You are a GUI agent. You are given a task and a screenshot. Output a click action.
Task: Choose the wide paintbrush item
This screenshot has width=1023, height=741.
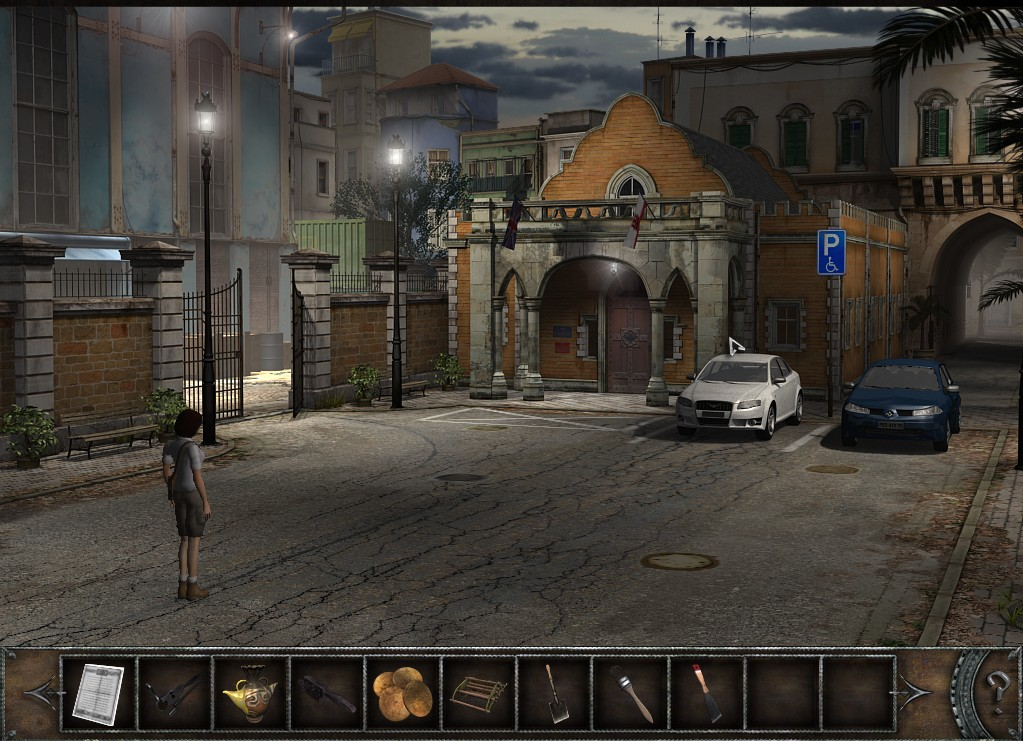(x=630, y=693)
